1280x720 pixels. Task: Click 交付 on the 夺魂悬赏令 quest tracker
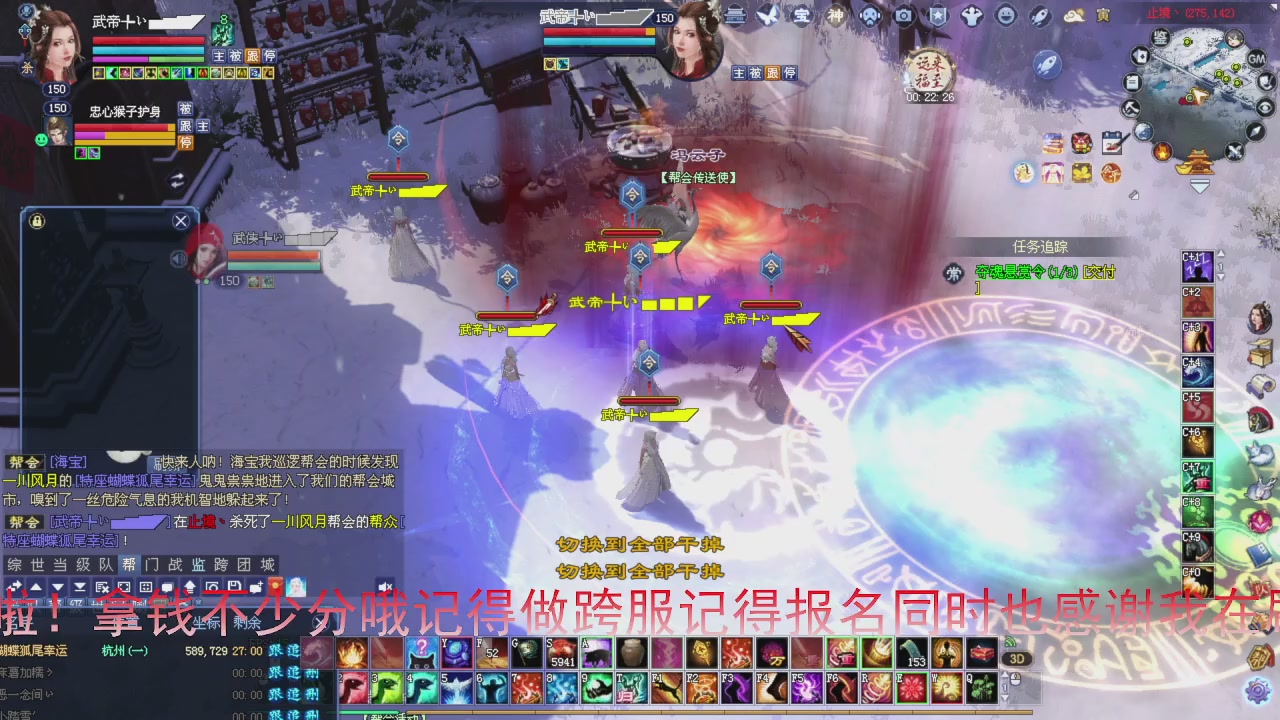[1100, 273]
